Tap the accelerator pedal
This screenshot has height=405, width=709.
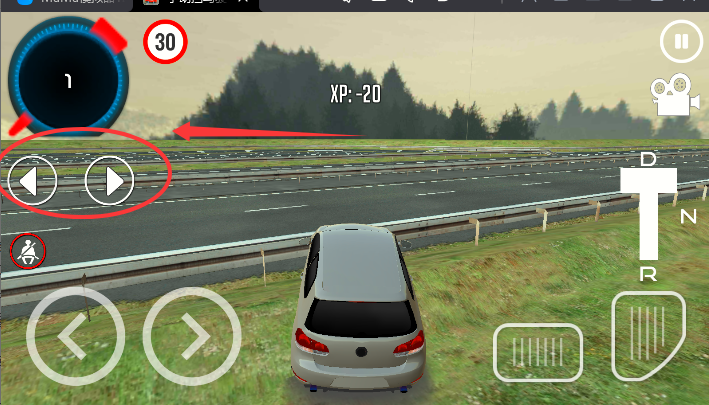pyautogui.click(x=647, y=335)
